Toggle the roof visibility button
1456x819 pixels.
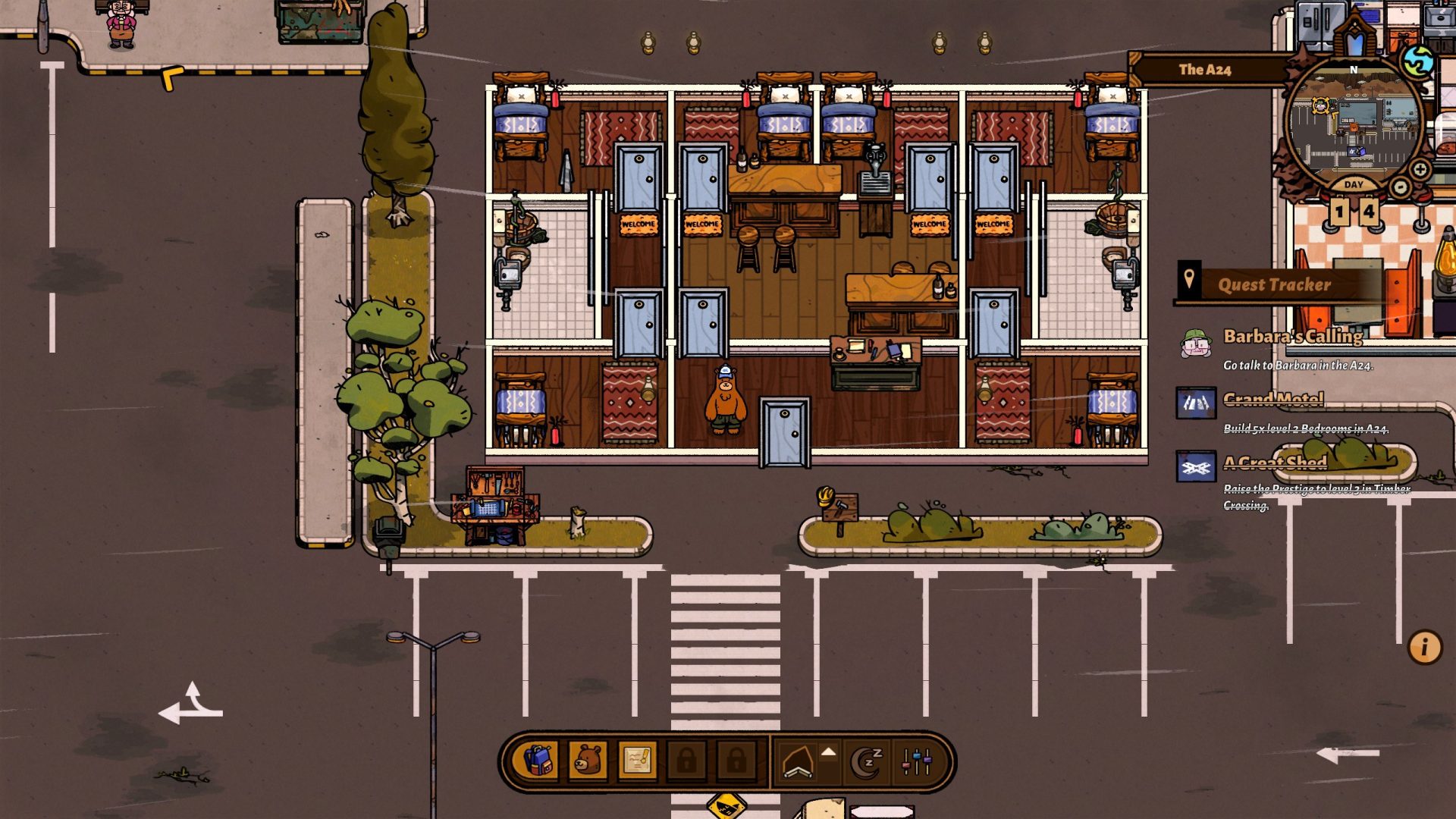coord(798,762)
